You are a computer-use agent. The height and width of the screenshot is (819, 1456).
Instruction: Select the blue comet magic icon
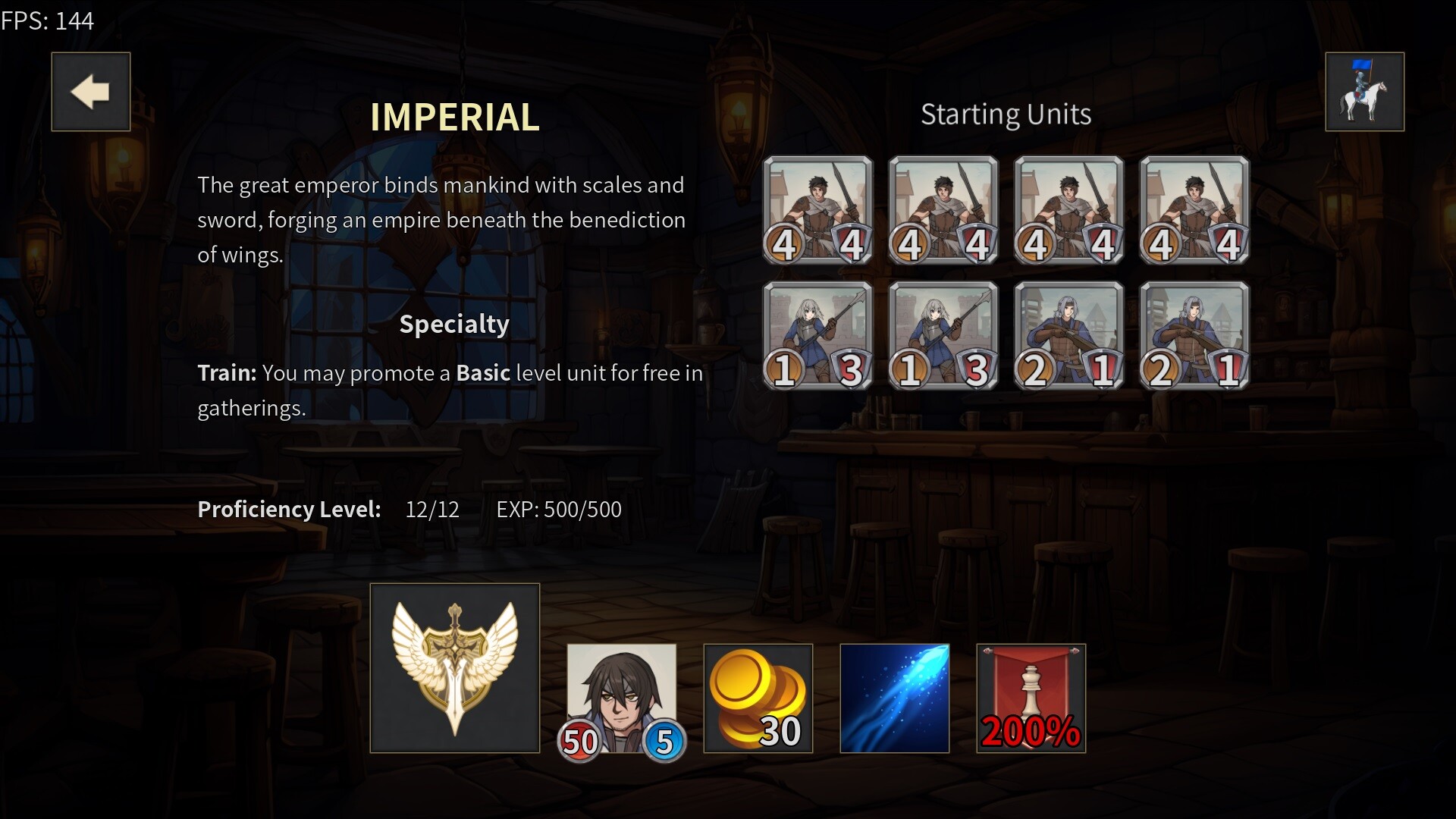click(894, 698)
